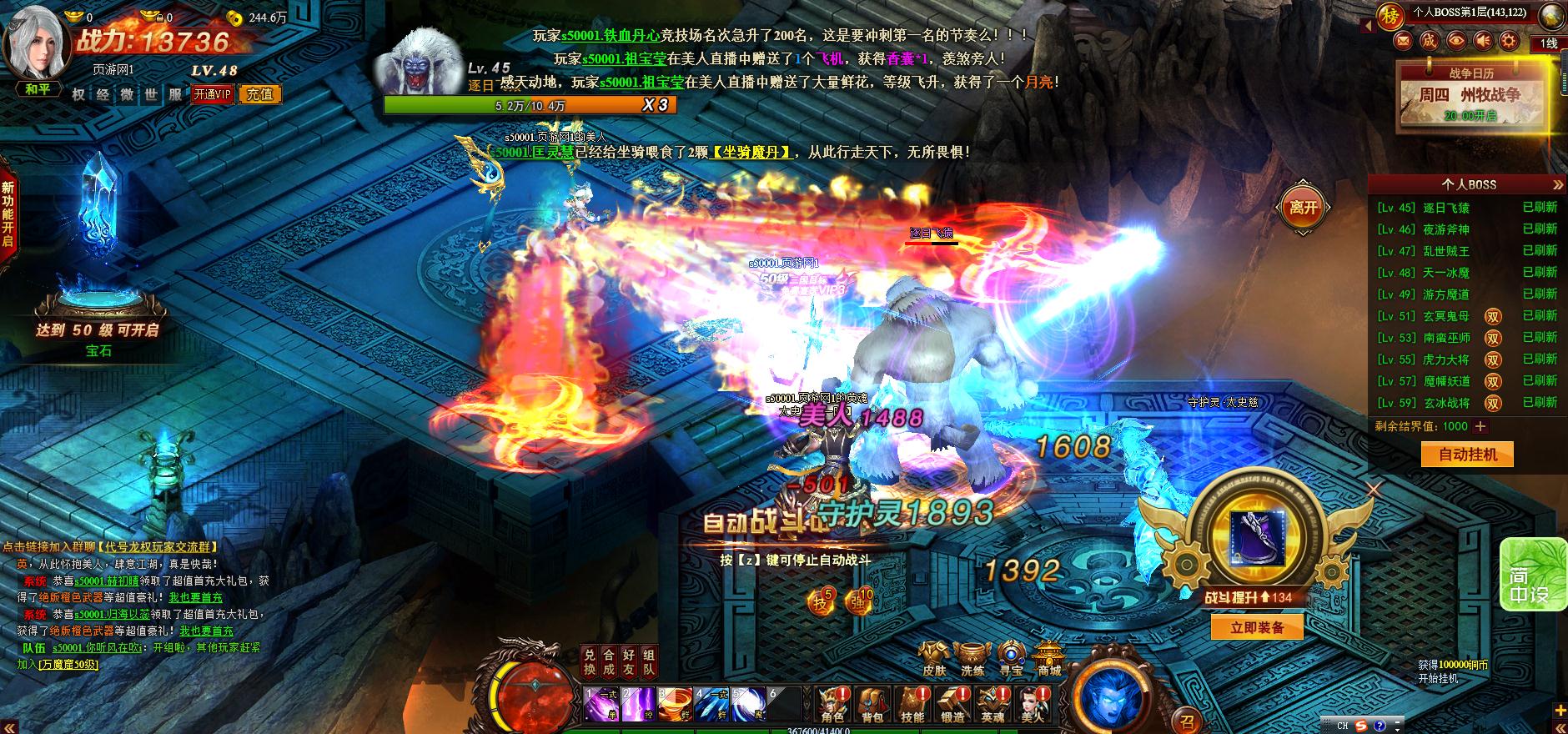Open the 好友 friends list

629,663
